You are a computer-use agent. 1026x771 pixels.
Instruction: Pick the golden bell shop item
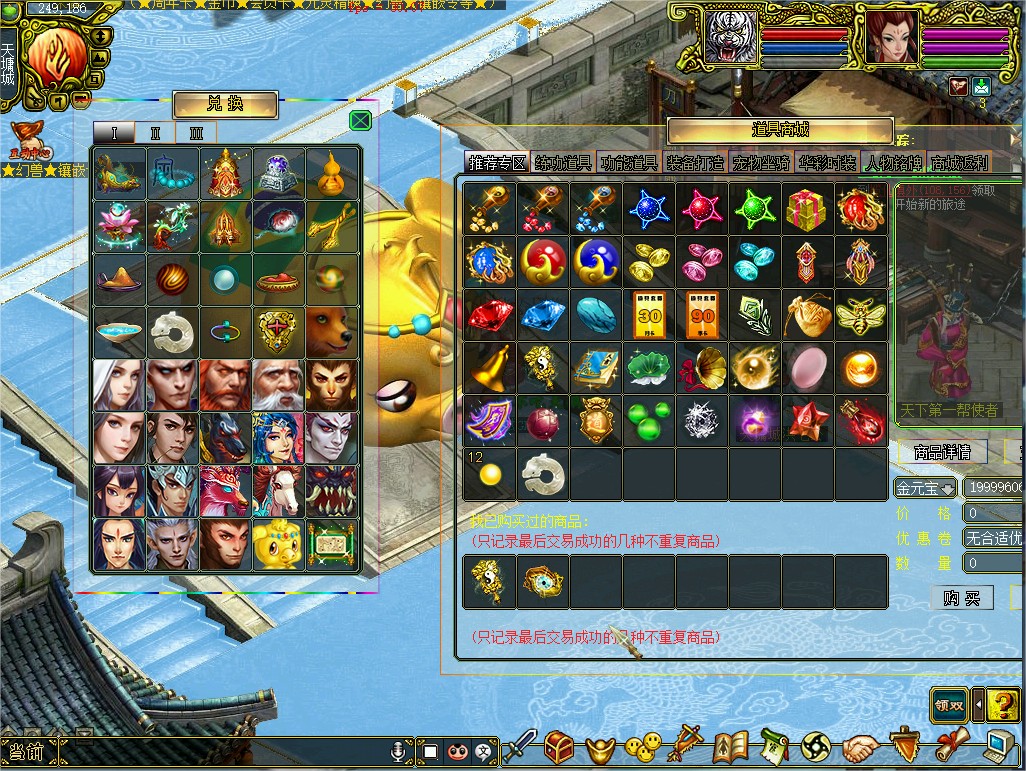click(489, 368)
